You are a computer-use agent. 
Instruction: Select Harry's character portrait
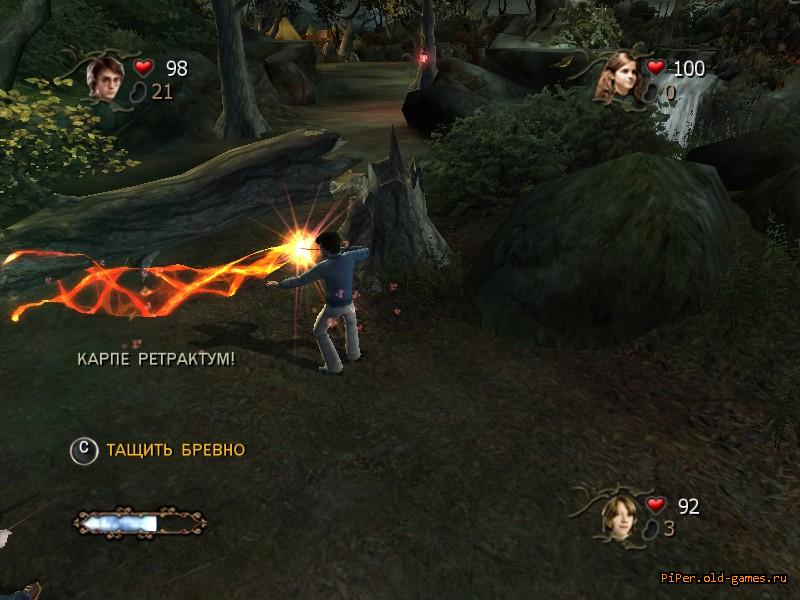point(104,78)
